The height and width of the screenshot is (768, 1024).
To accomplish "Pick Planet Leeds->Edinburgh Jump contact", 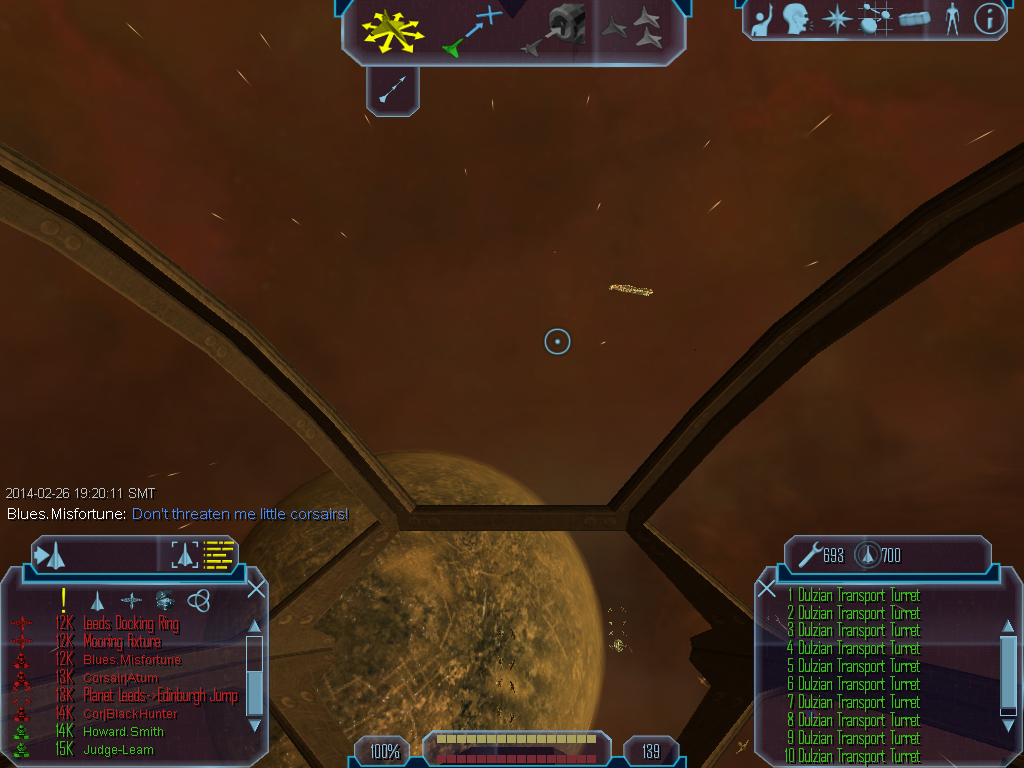I will tap(160, 696).
